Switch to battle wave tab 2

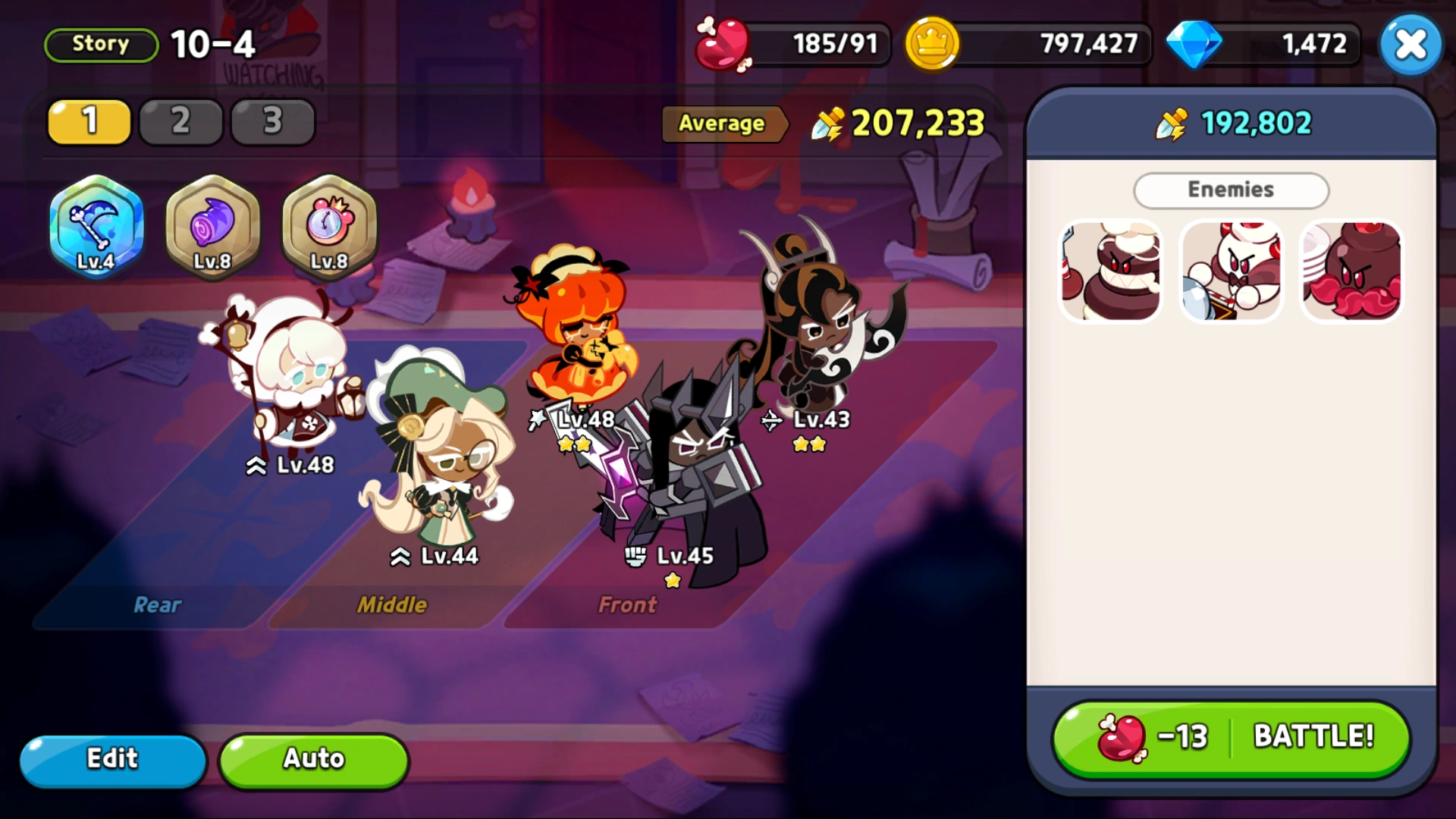(180, 121)
